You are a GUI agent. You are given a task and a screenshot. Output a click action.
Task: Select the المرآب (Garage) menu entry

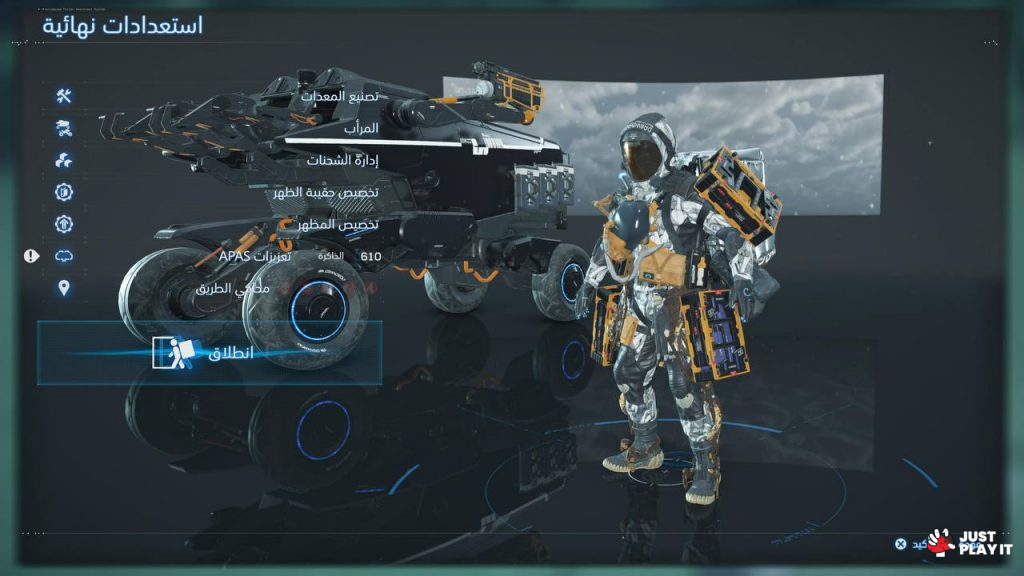click(x=356, y=129)
